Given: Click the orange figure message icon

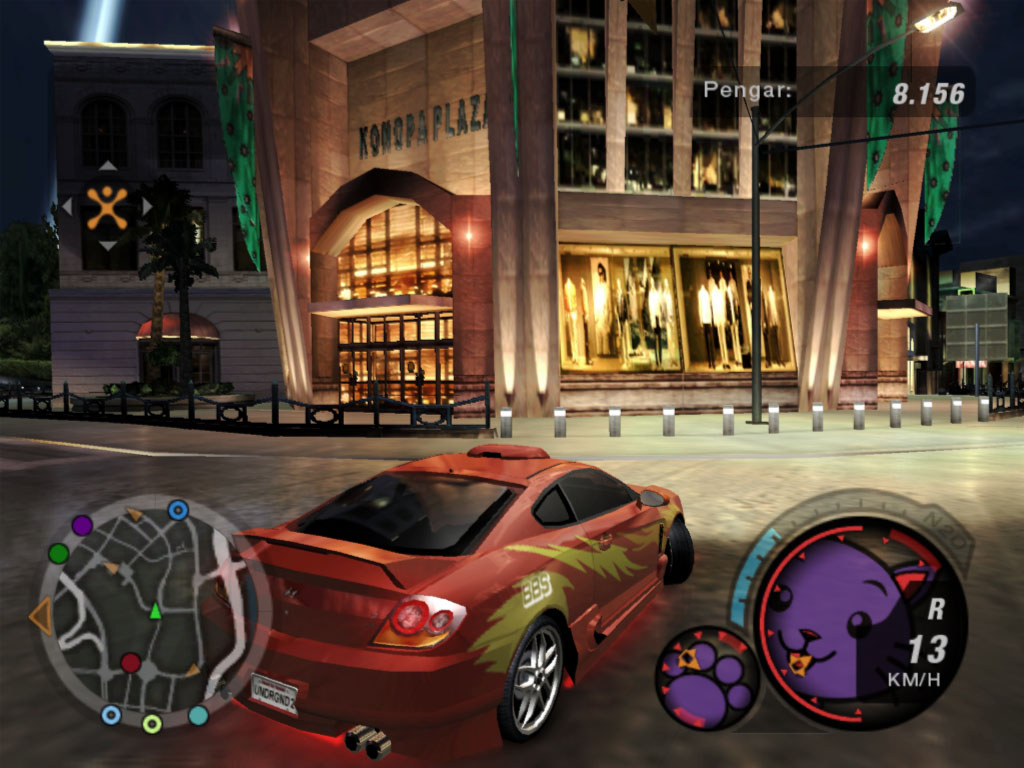Looking at the screenshot, I should point(106,206).
